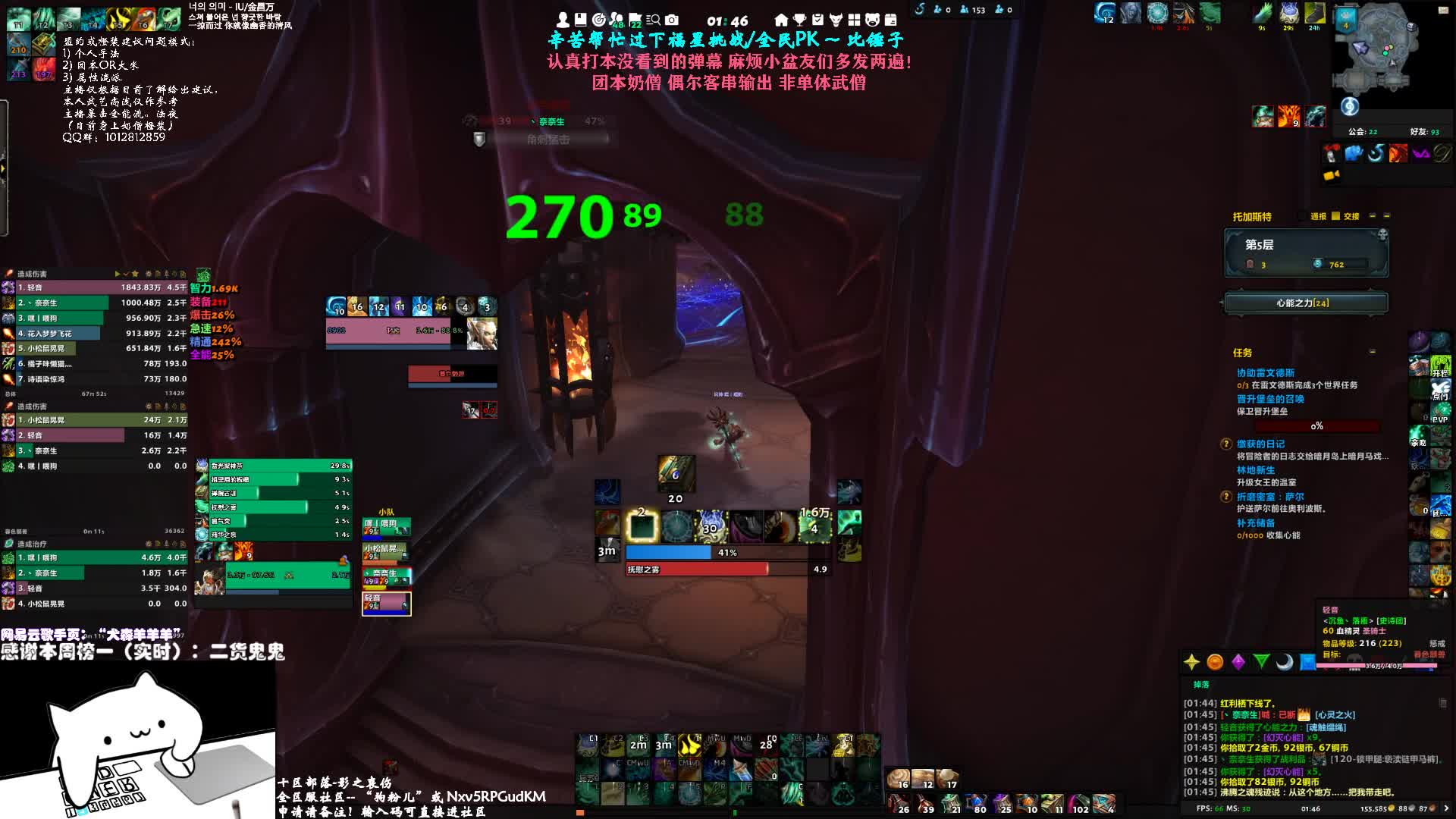Viewport: 1456px width, 819px height.
Task: Open the 协助雷文德斯 quest entry
Action: click(x=1266, y=373)
